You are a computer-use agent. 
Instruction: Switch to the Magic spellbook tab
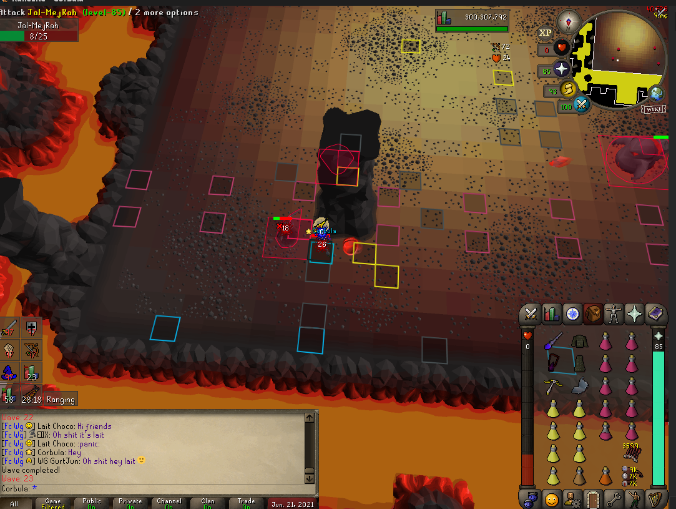(x=655, y=314)
